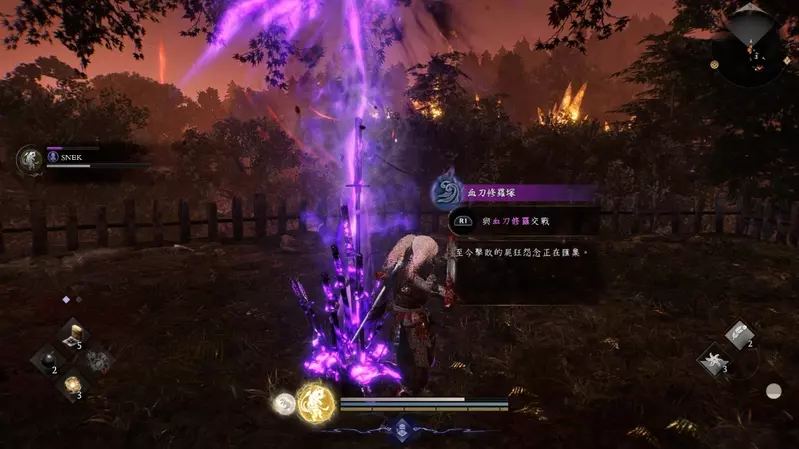This screenshot has width=799, height=449.
Task: Select the round bomb item slot
Action: 48,359
